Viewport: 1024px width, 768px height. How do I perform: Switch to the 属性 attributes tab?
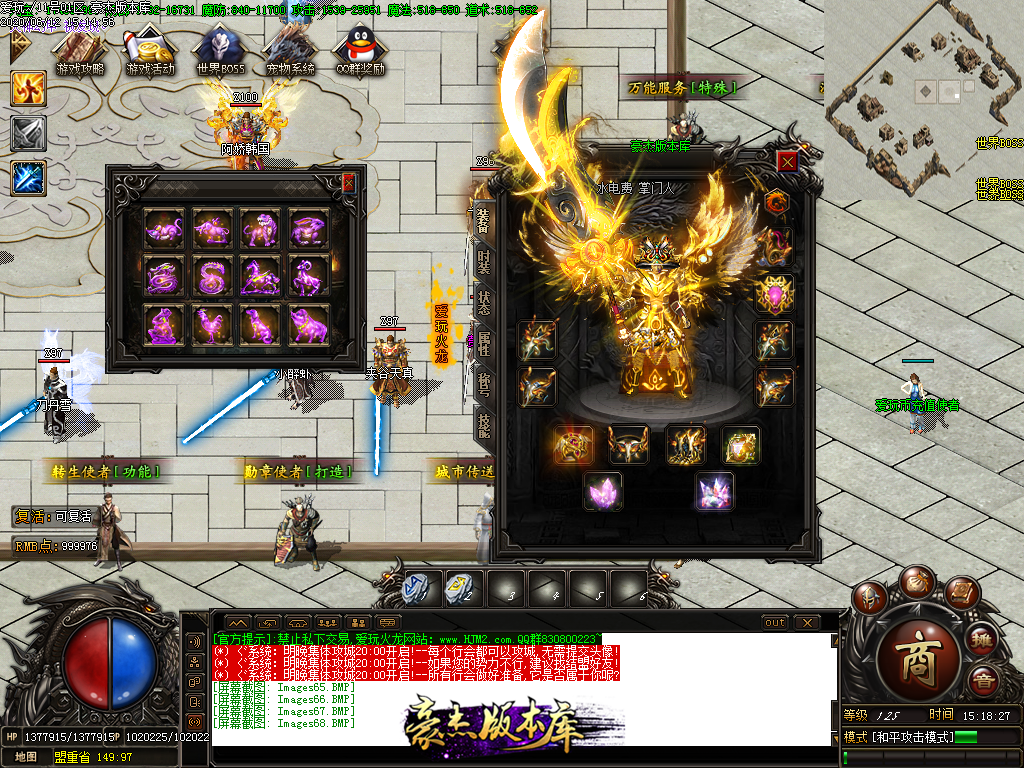pyautogui.click(x=483, y=346)
